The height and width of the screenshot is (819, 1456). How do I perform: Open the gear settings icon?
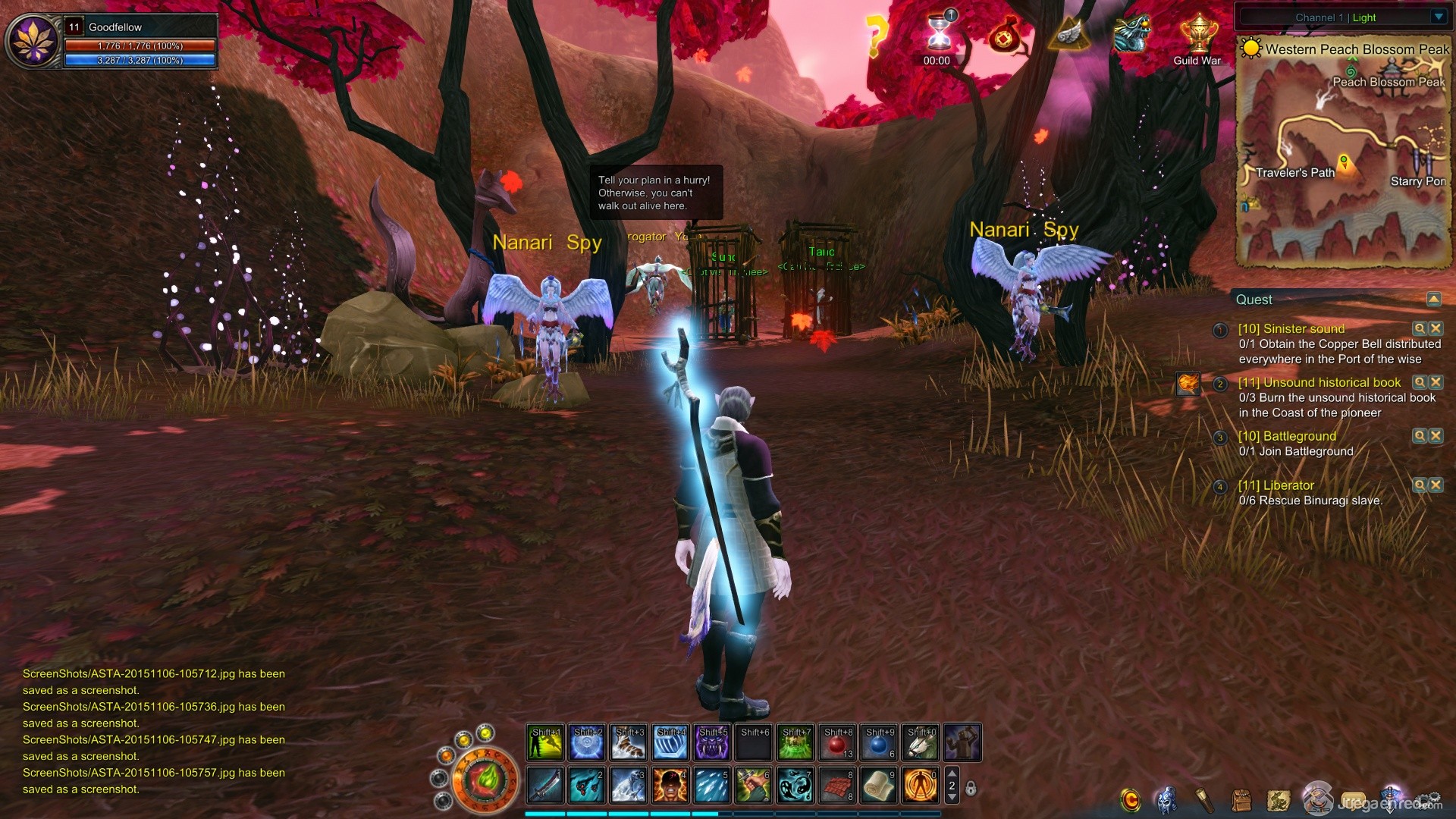[x=1429, y=800]
